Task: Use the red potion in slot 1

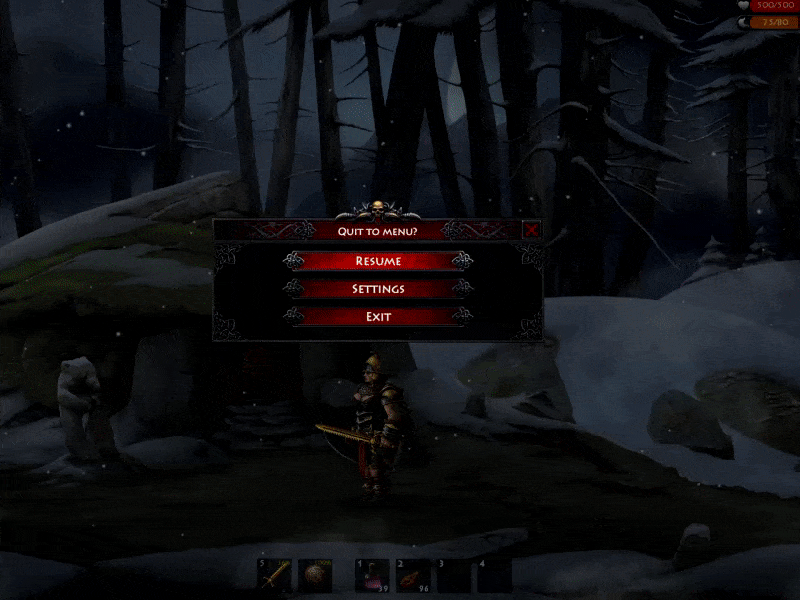Action: click(373, 575)
